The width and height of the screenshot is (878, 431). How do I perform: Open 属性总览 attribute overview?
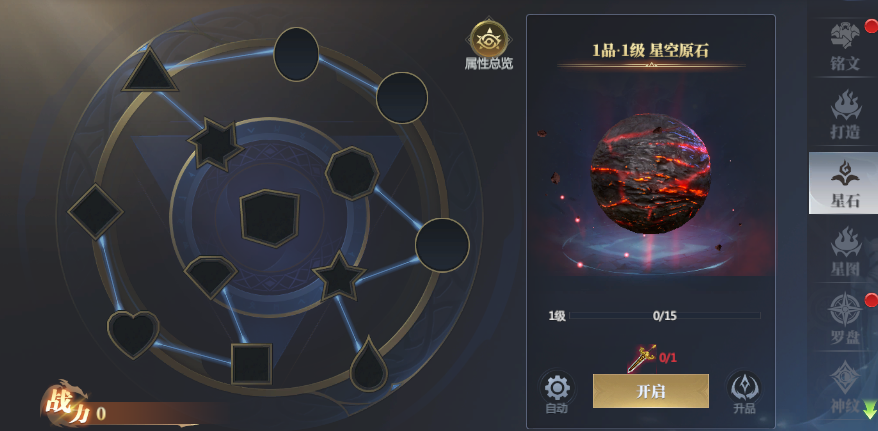pos(488,44)
